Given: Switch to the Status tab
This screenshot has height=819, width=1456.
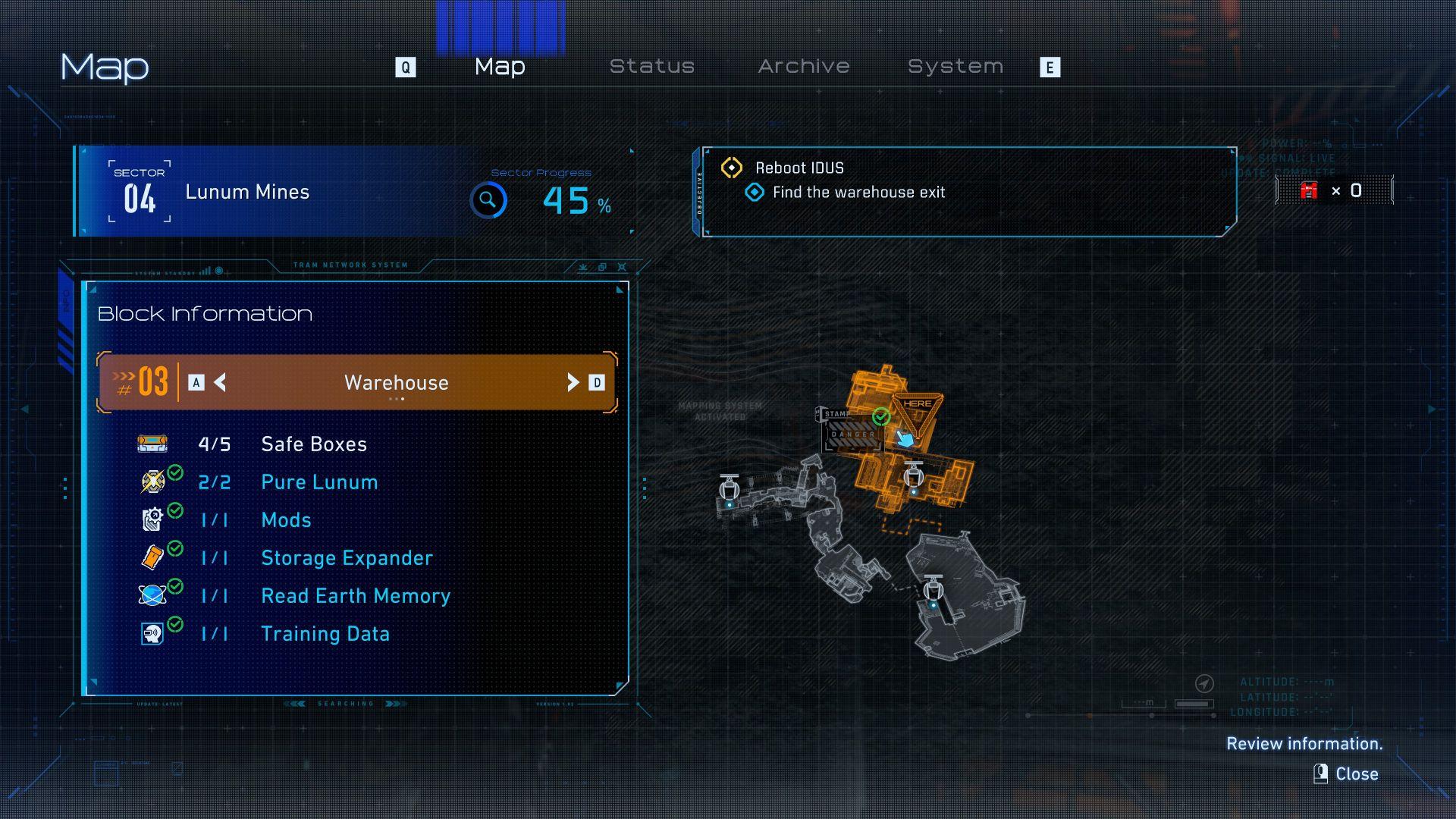Looking at the screenshot, I should [x=651, y=67].
